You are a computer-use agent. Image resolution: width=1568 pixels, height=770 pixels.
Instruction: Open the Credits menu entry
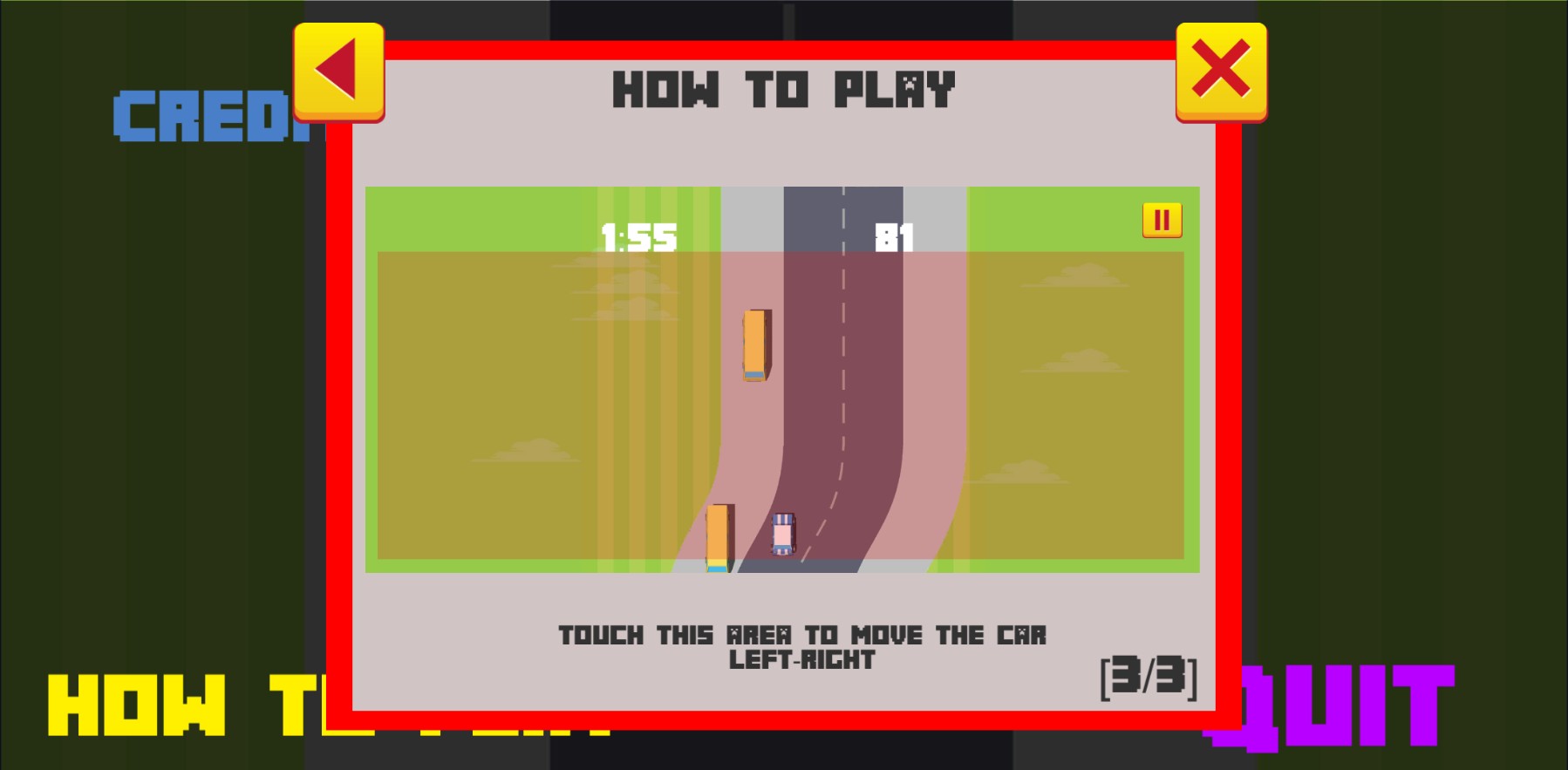pos(209,117)
